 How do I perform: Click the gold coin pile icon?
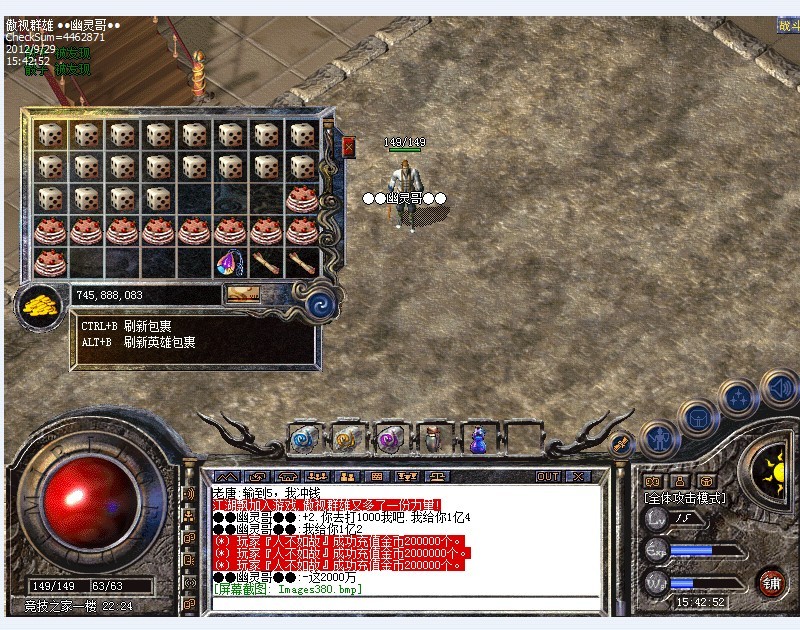(x=40, y=305)
